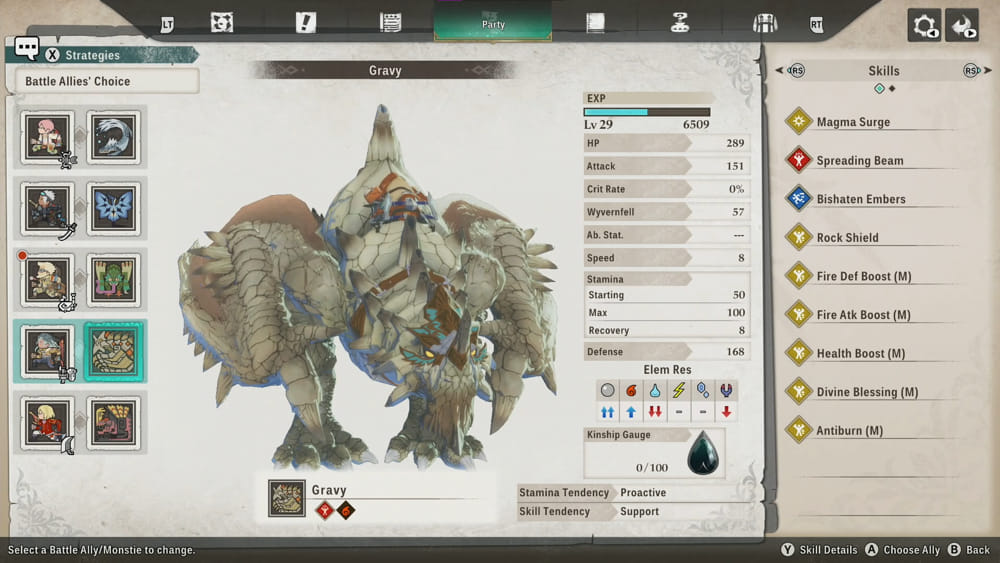The image size is (1000, 563).
Task: Pick the Divine Blessing (M) skill
Action: [x=866, y=392]
